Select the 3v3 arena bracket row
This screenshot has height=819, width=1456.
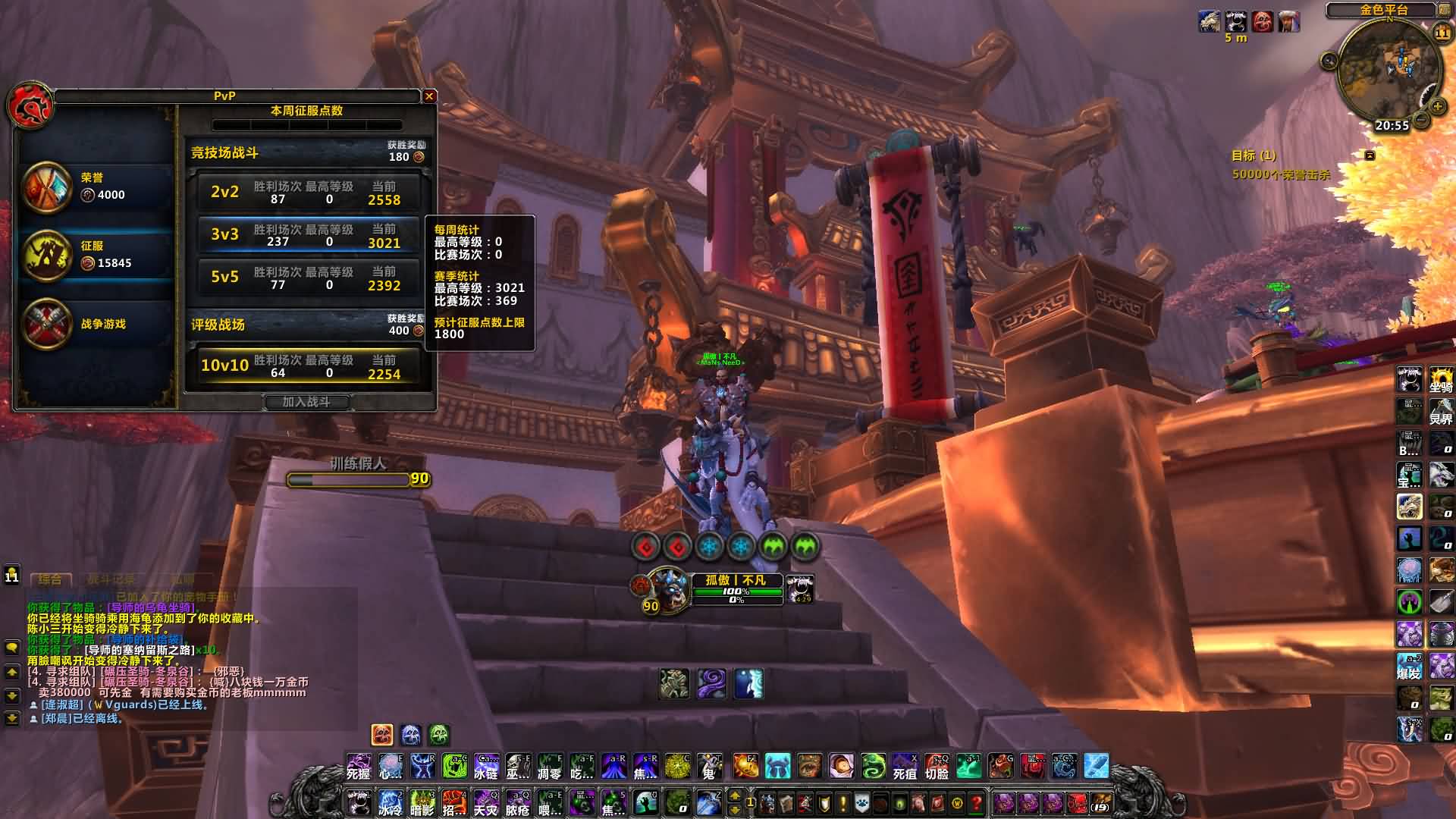pyautogui.click(x=307, y=235)
